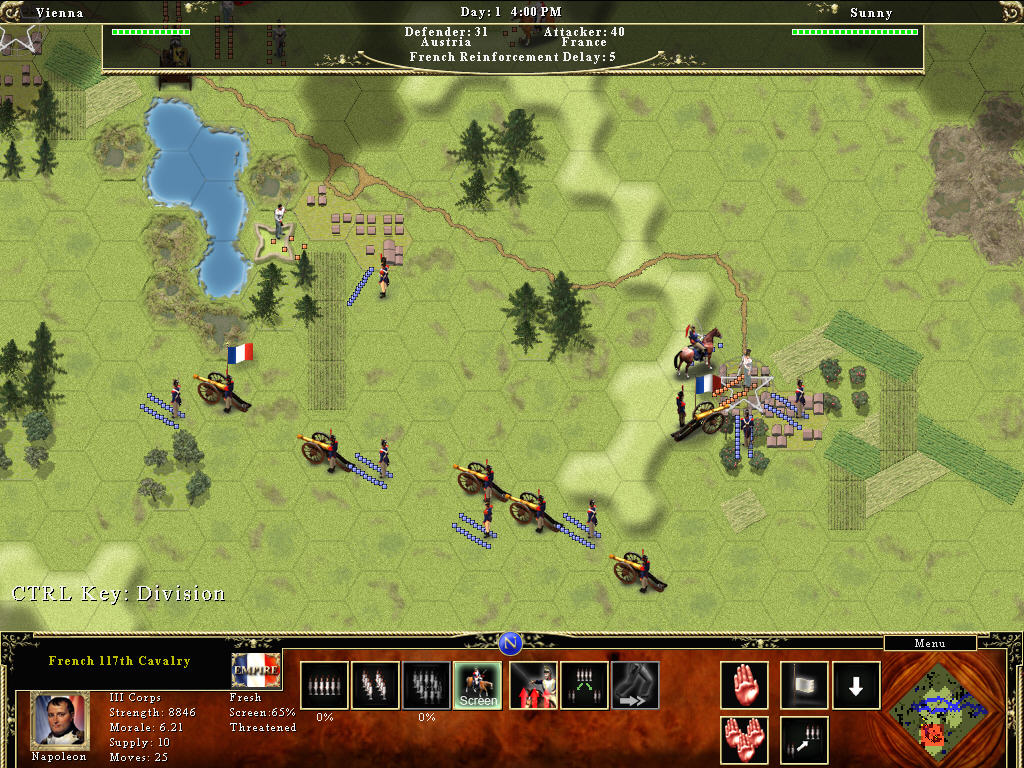The height and width of the screenshot is (768, 1024).
Task: Activate the double red hands button
Action: click(x=745, y=740)
